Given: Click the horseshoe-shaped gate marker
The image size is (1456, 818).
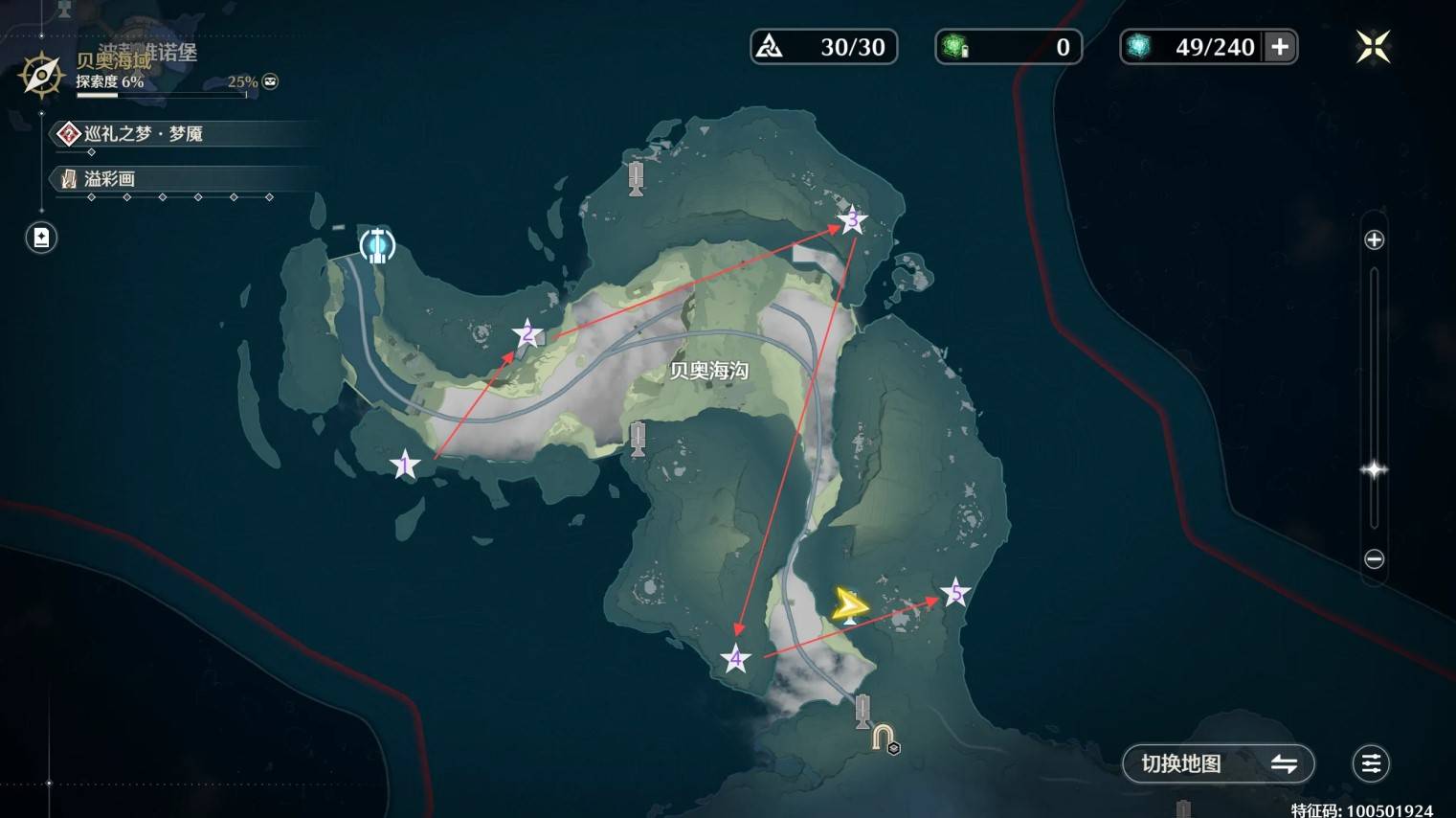Looking at the screenshot, I should tap(884, 738).
